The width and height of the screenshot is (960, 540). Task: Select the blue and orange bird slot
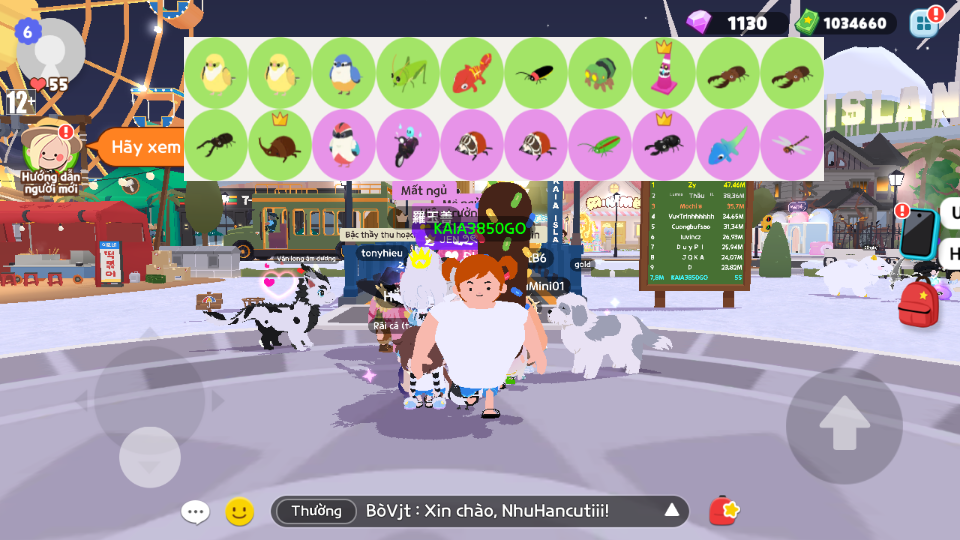tap(344, 73)
